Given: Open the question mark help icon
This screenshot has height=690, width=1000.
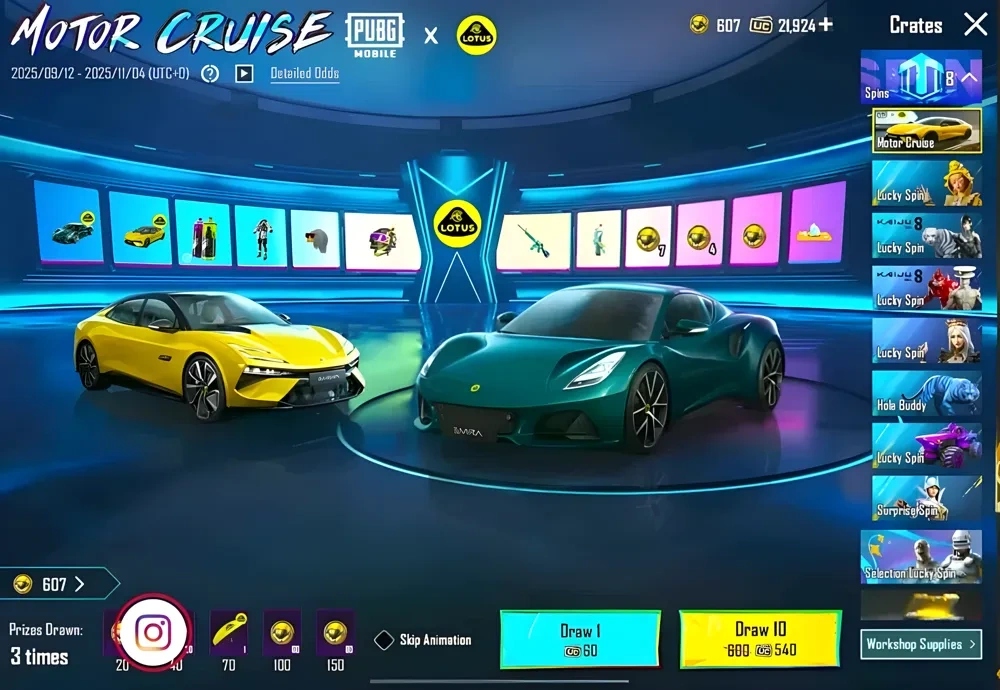Looking at the screenshot, I should coord(210,74).
